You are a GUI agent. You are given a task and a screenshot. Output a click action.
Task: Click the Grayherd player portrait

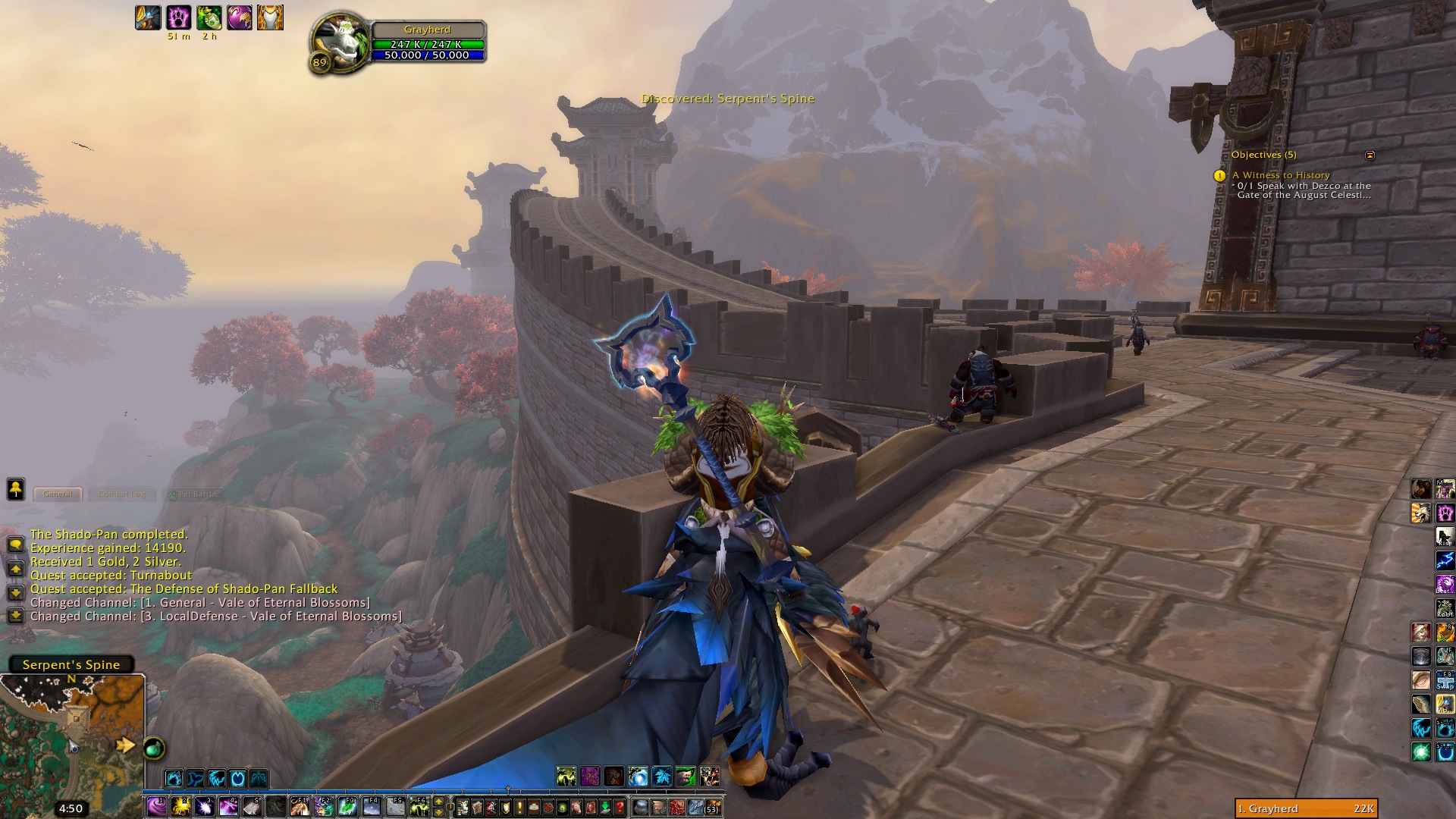click(x=340, y=44)
